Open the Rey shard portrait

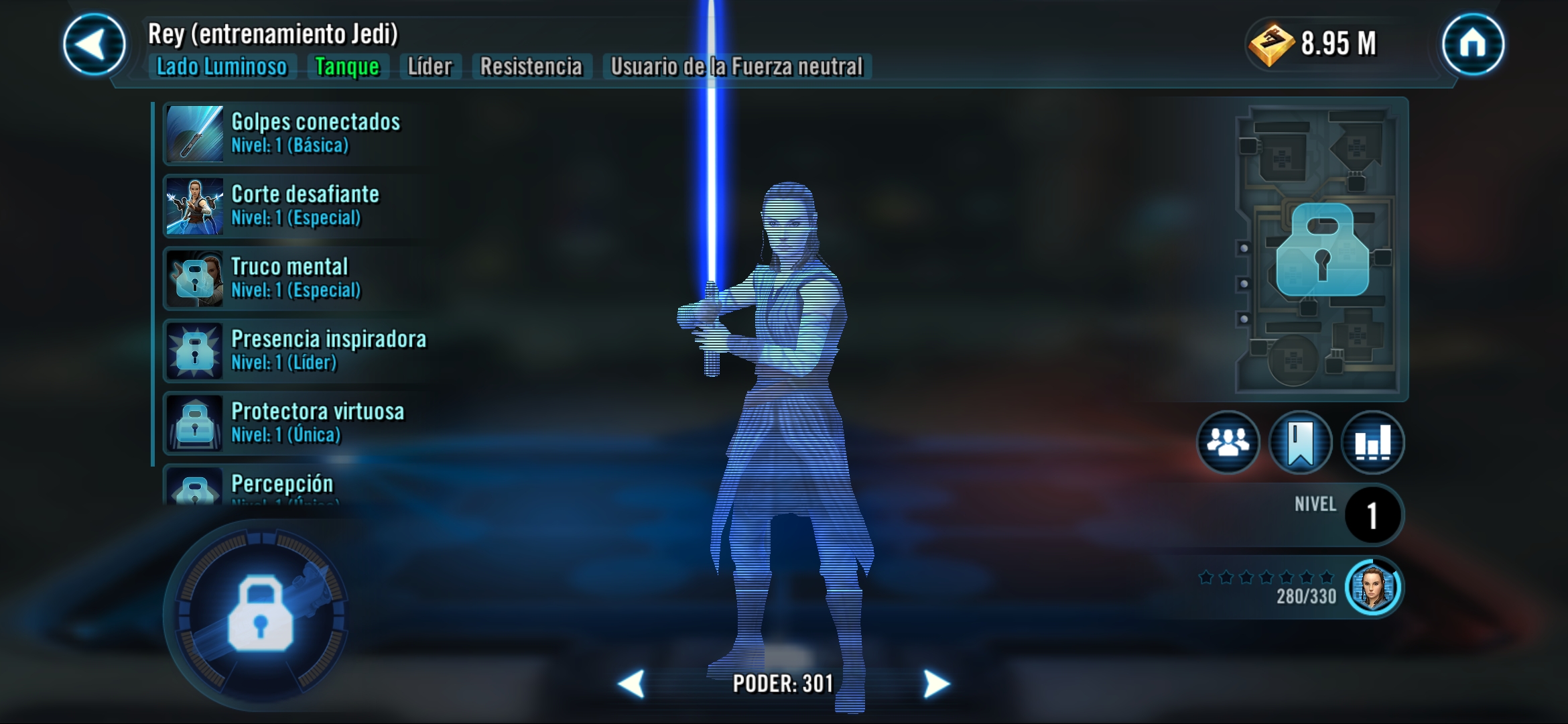1373,587
